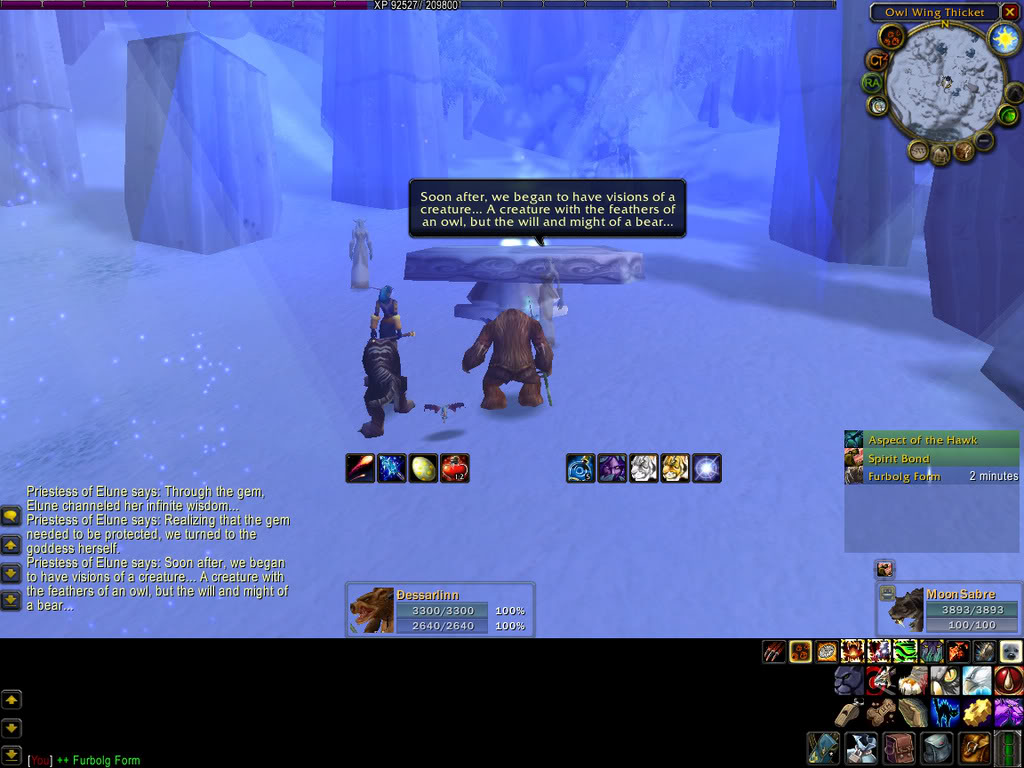
Task: Open the CT mod minimap button
Action: pos(877,61)
